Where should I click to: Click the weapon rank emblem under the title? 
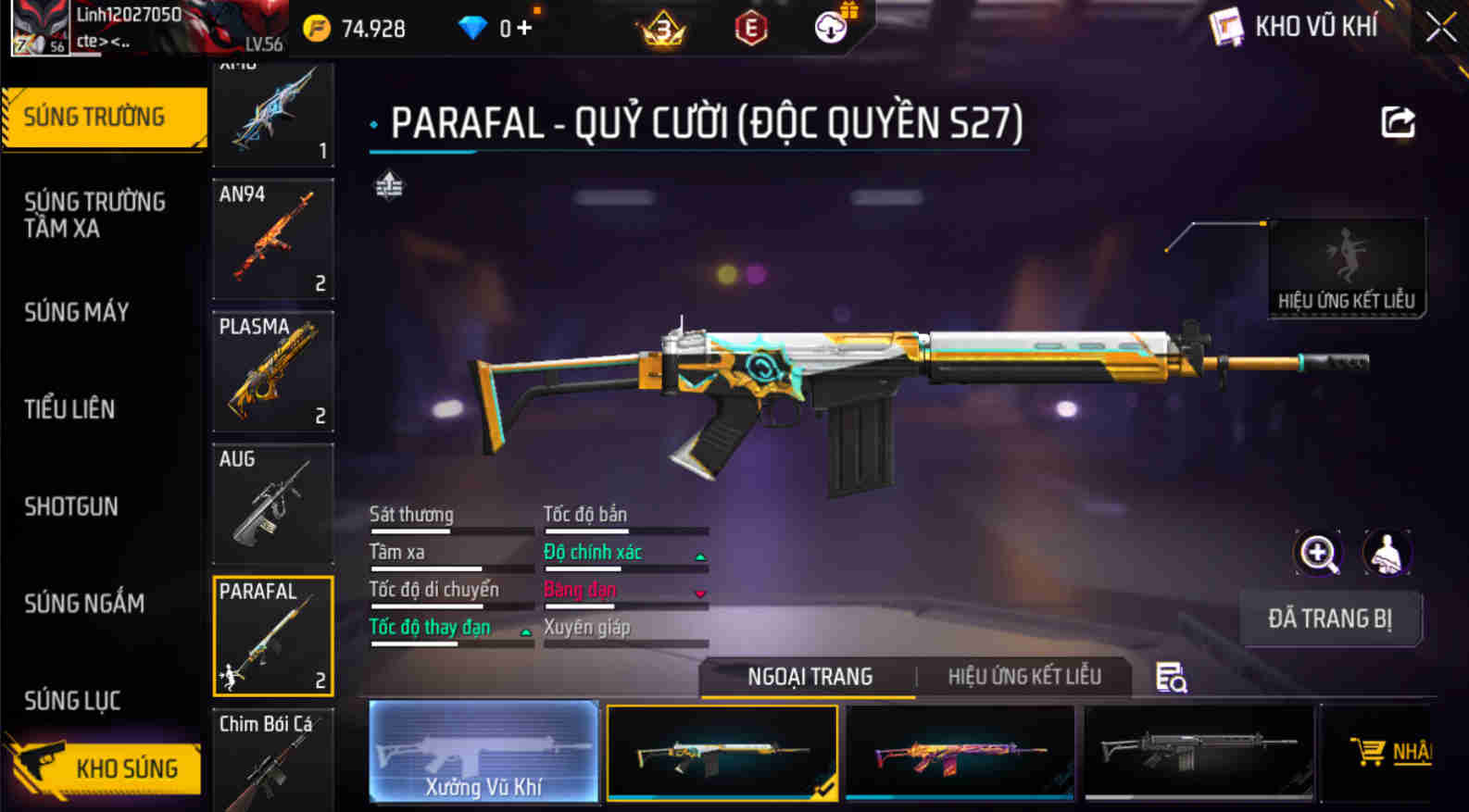[389, 187]
